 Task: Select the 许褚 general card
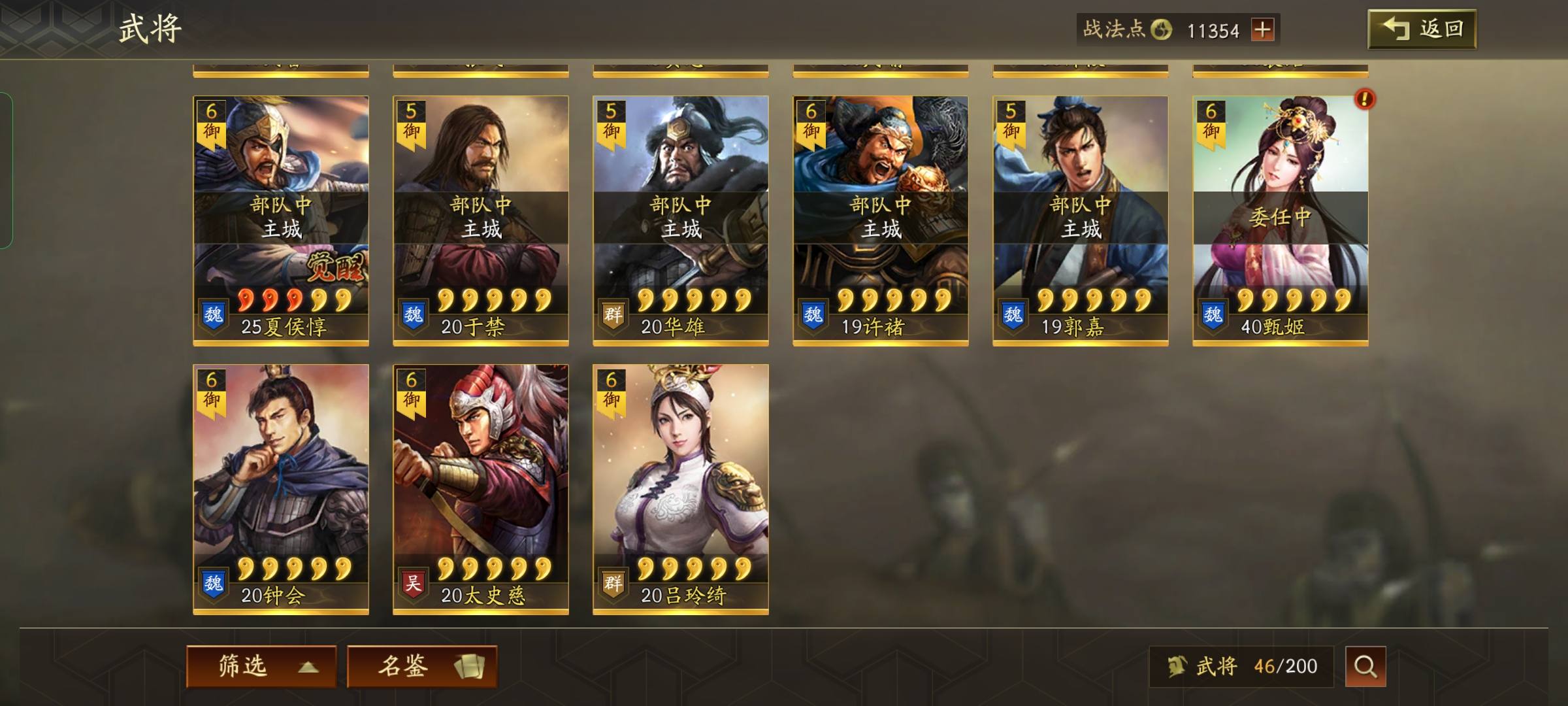coord(881,220)
